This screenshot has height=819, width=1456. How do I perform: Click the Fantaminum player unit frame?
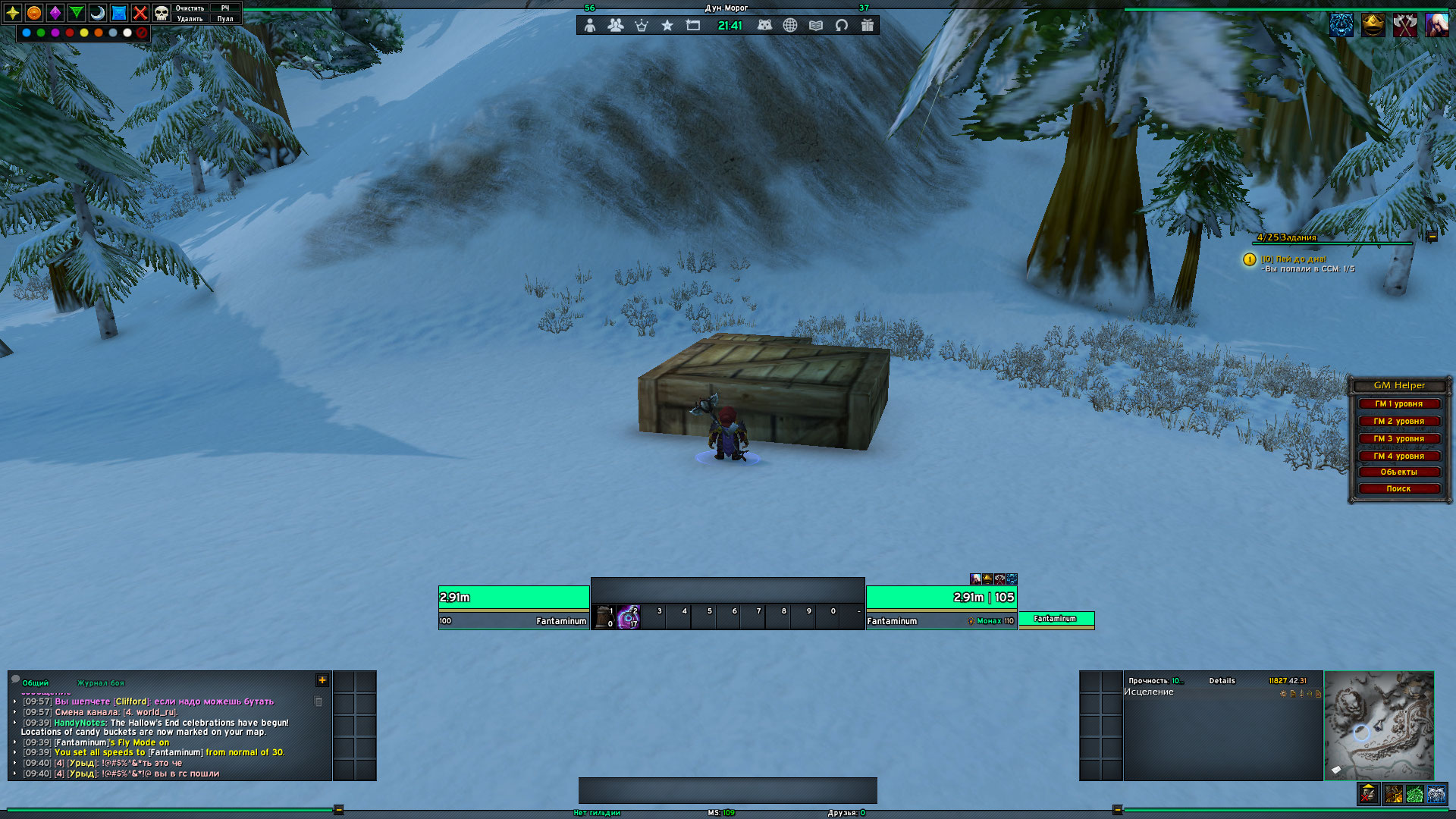tap(513, 607)
